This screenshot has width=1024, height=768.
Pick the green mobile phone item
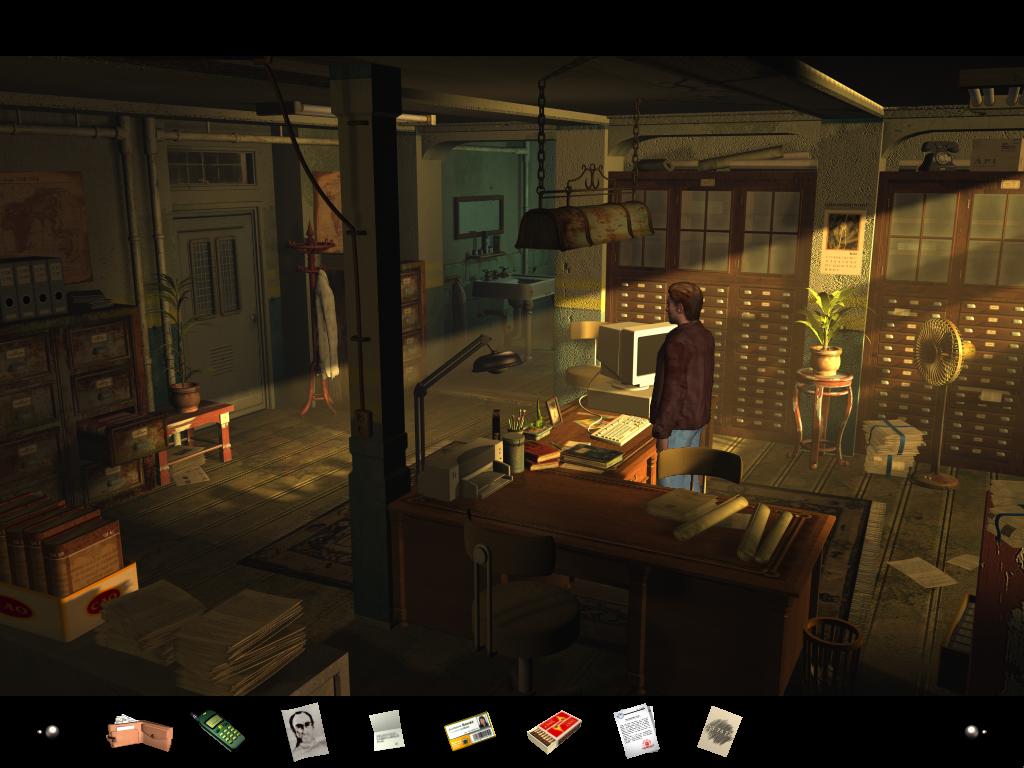(x=218, y=730)
